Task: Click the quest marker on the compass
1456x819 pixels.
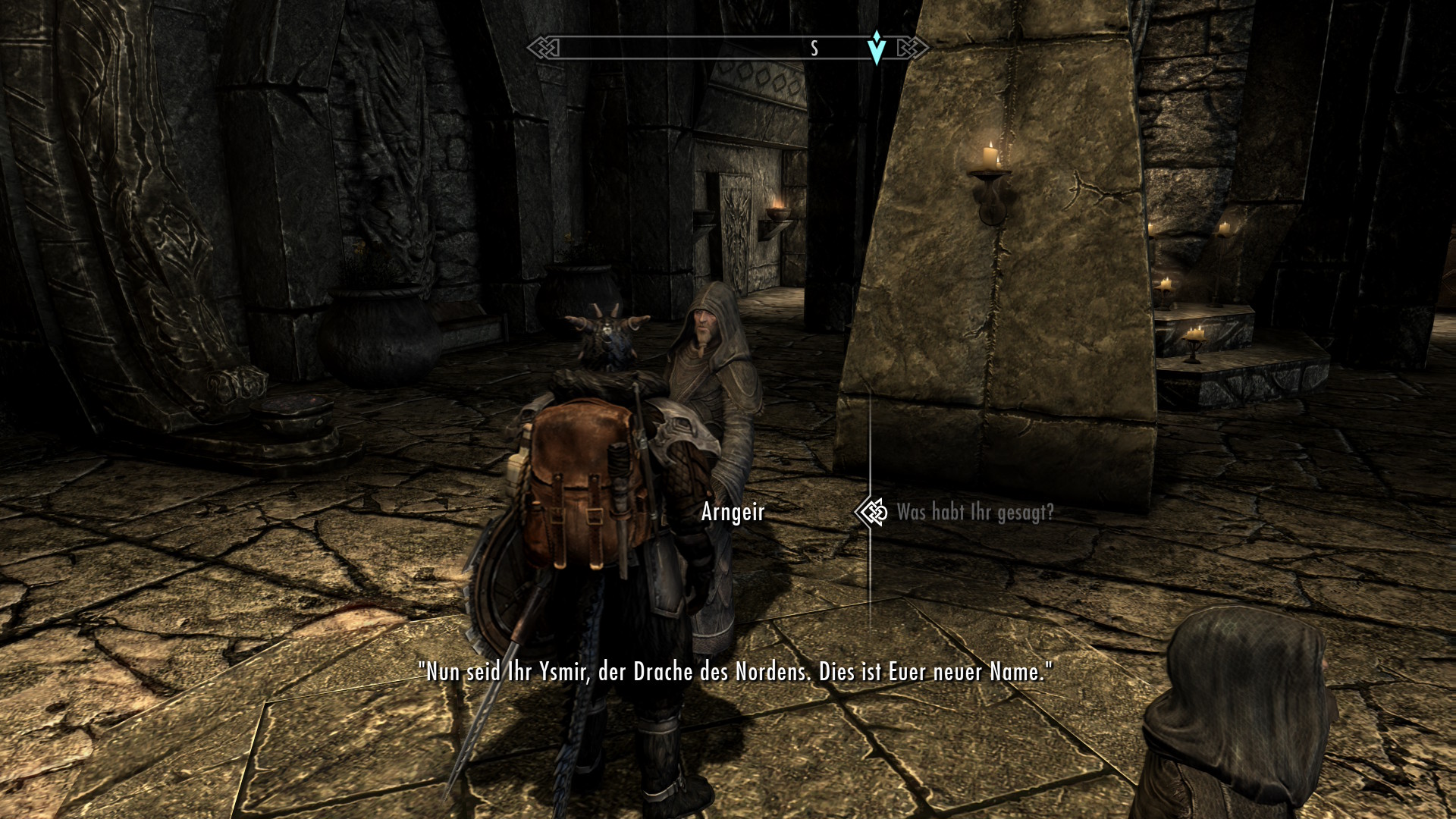Action: (x=877, y=47)
